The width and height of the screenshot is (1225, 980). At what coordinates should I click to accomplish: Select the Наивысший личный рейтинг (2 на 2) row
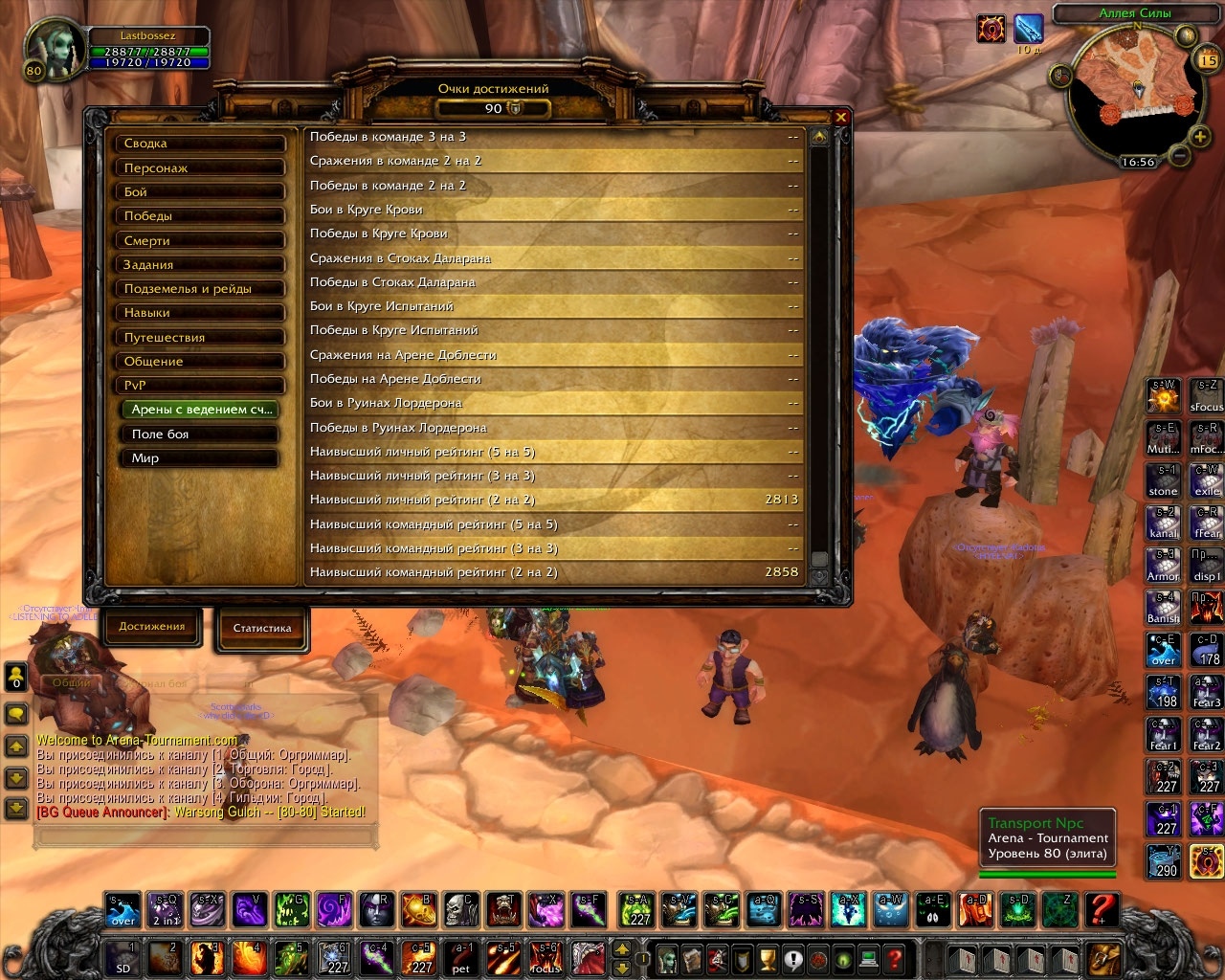pos(553,500)
